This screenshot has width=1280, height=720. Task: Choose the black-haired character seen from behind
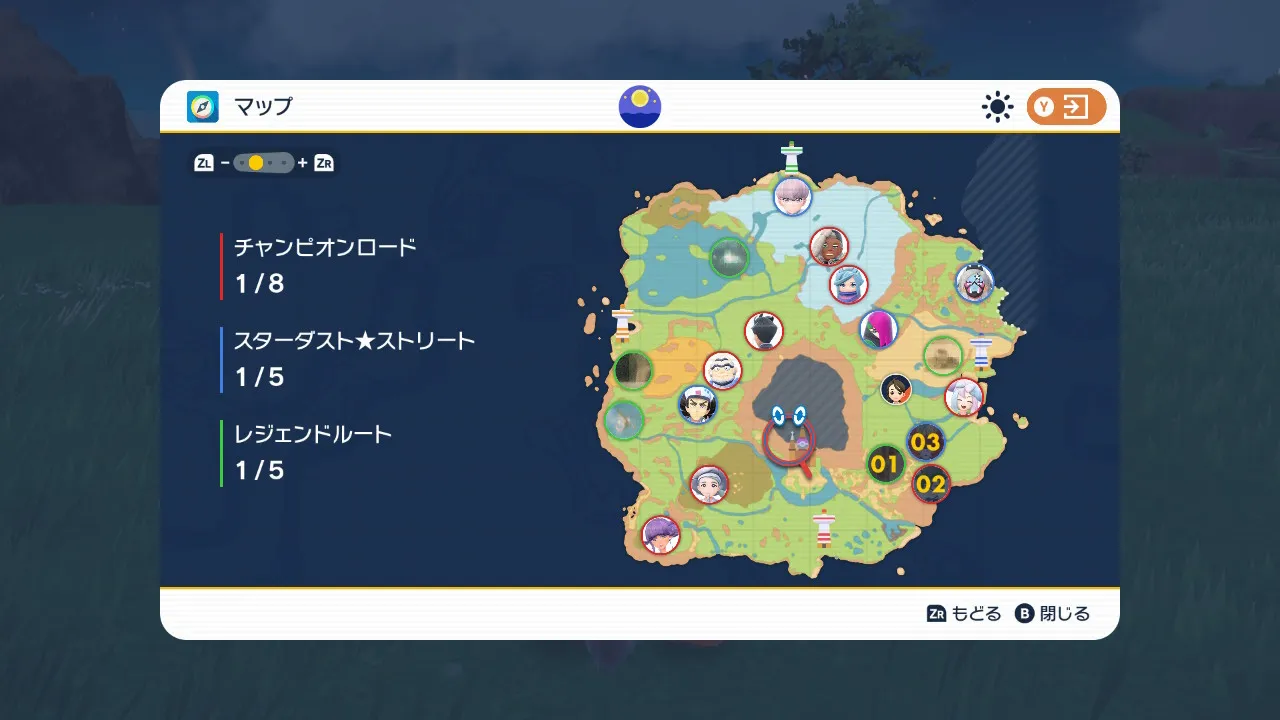(x=764, y=331)
